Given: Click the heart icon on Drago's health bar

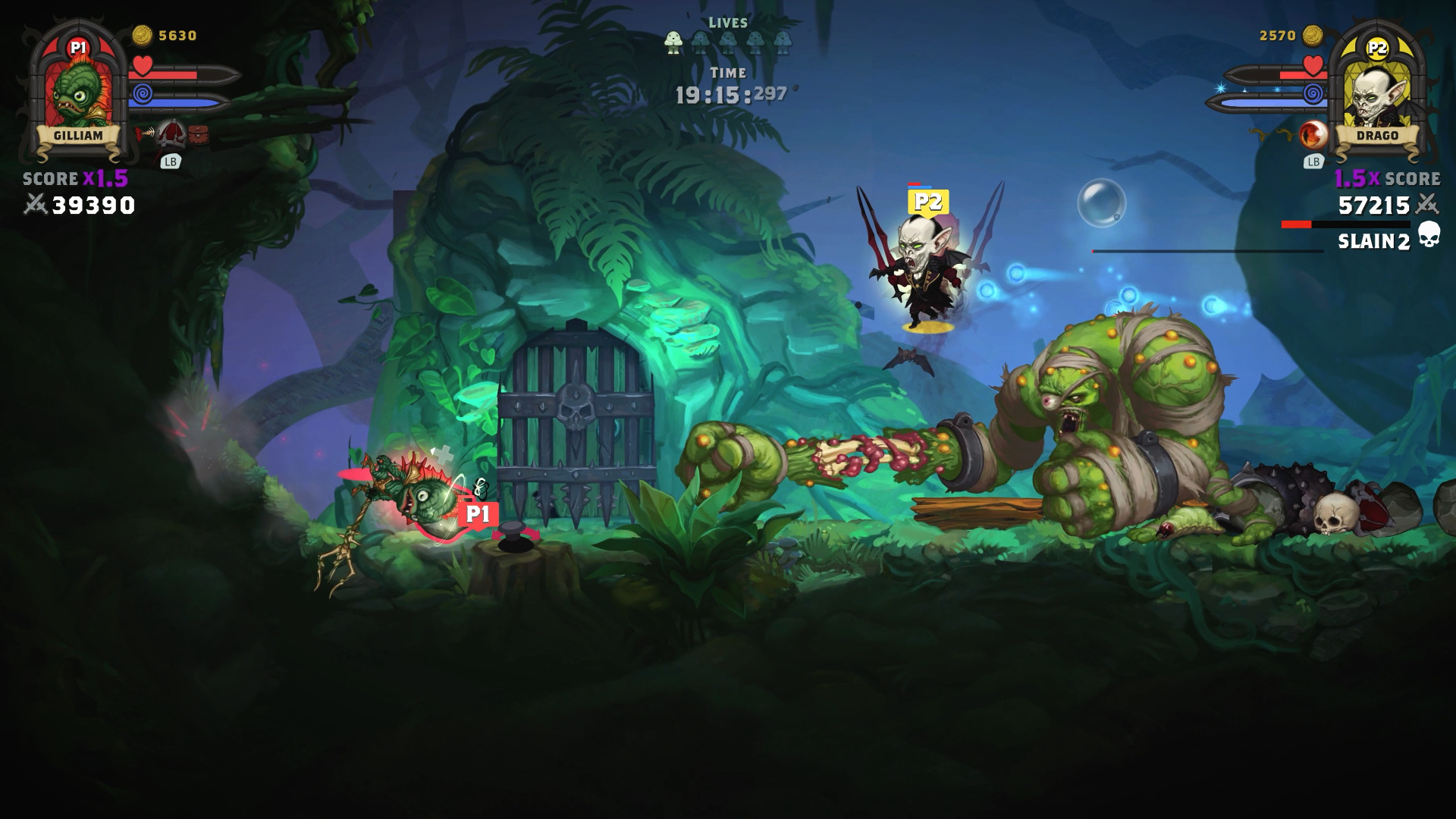Looking at the screenshot, I should 1313,66.
